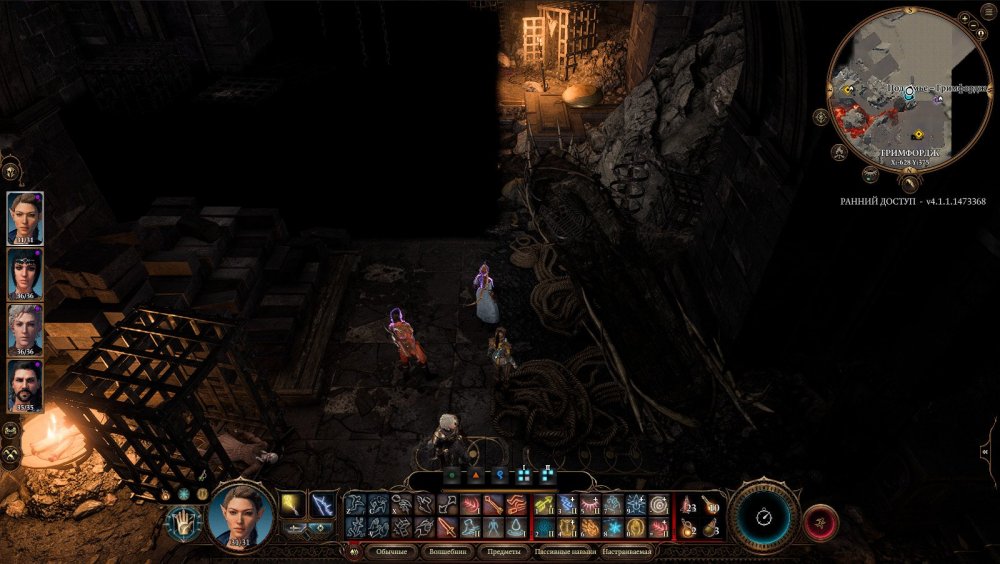Screen dimensions: 1000x564
Task: Show the Пассивные навыки tab
Action: [x=565, y=551]
